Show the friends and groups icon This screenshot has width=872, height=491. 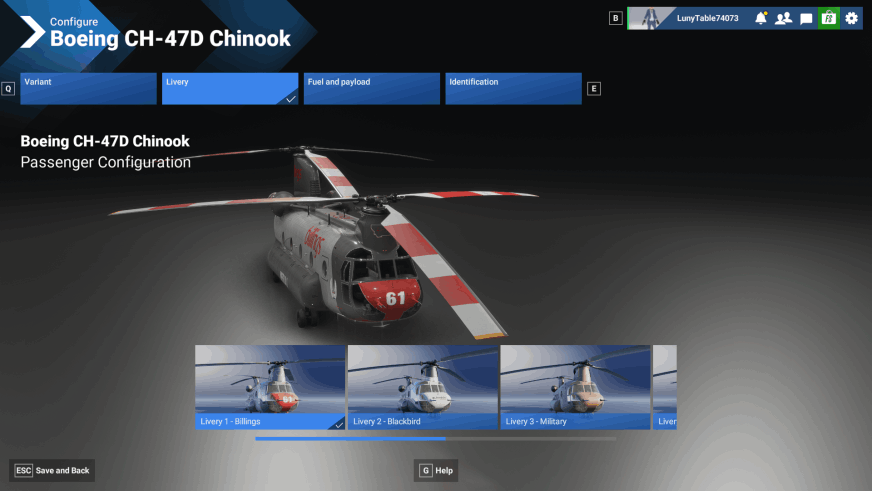(783, 18)
